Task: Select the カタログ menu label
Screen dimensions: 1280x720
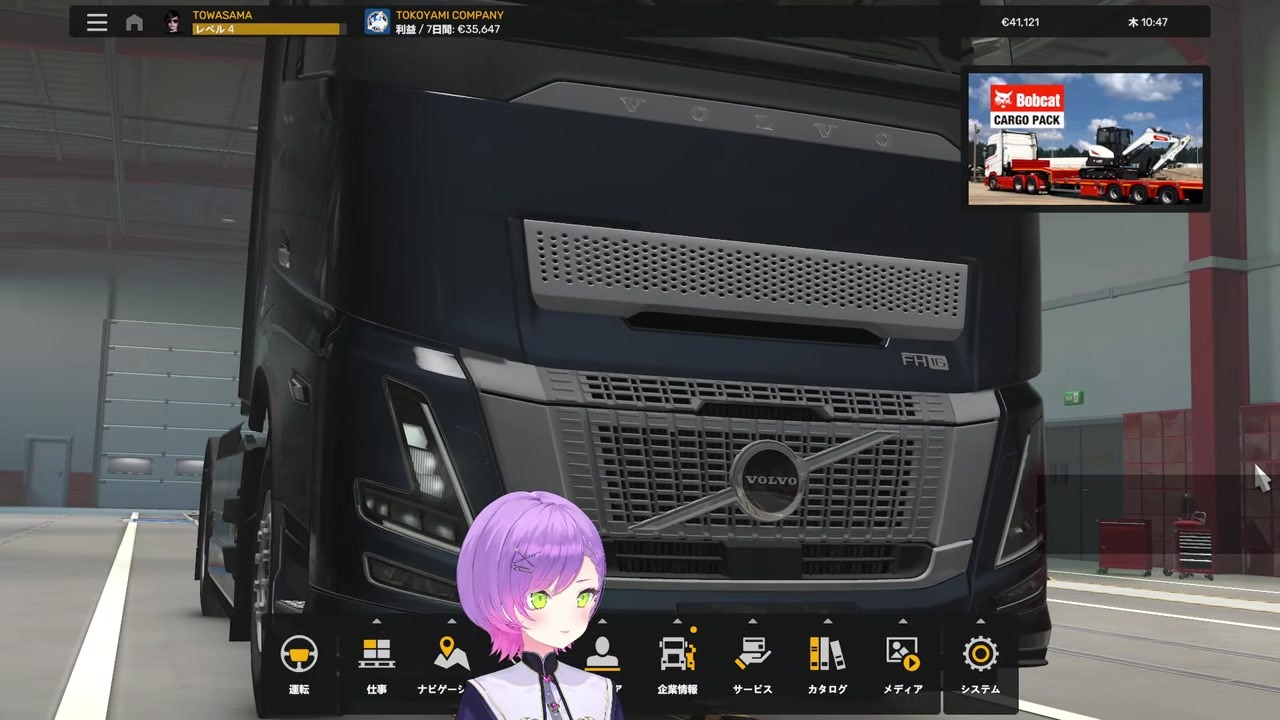Action: tap(827, 689)
